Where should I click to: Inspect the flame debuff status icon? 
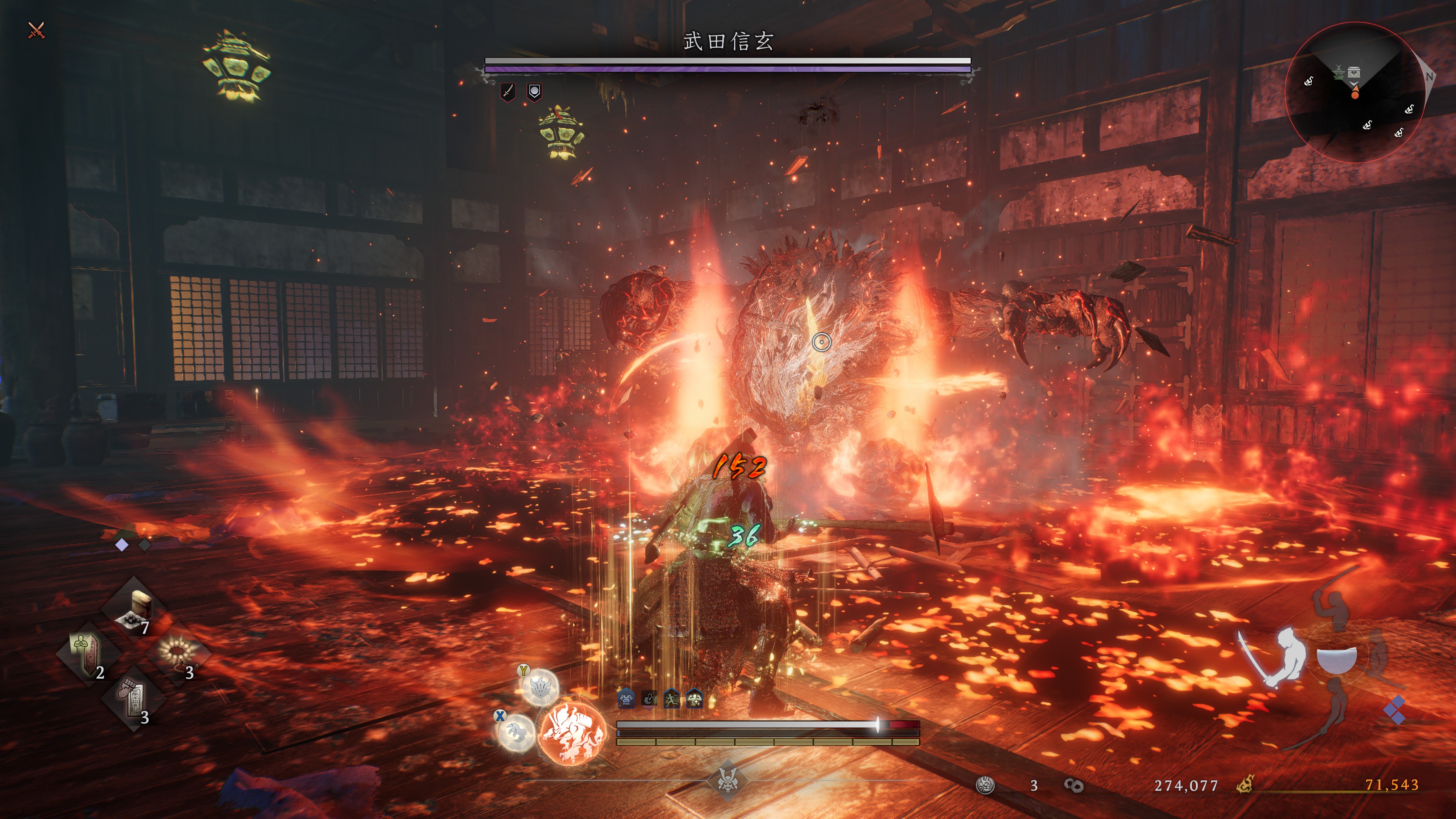(x=649, y=699)
